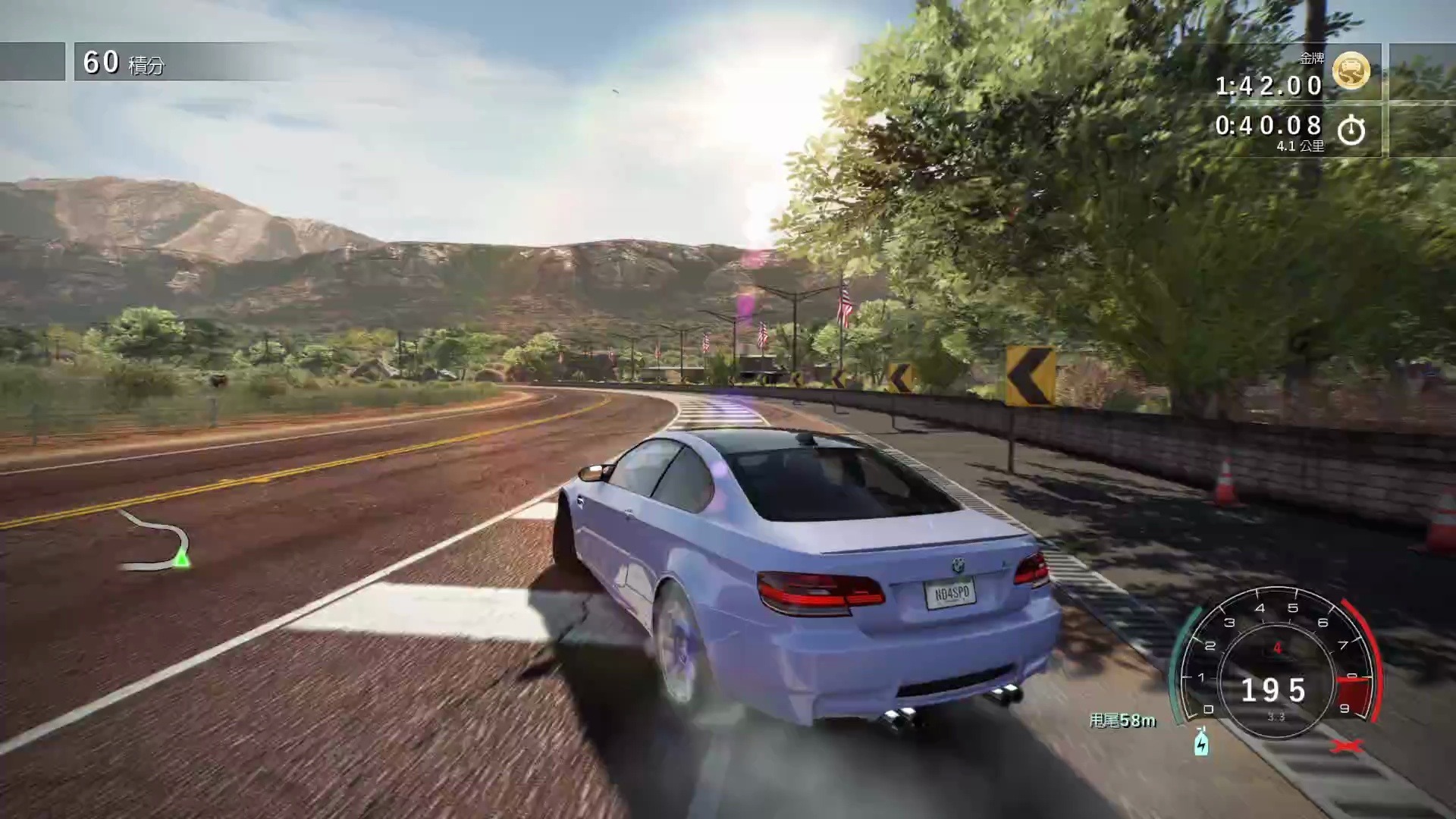Select the route minimap with green marker
1456x819 pixels.
click(x=155, y=541)
